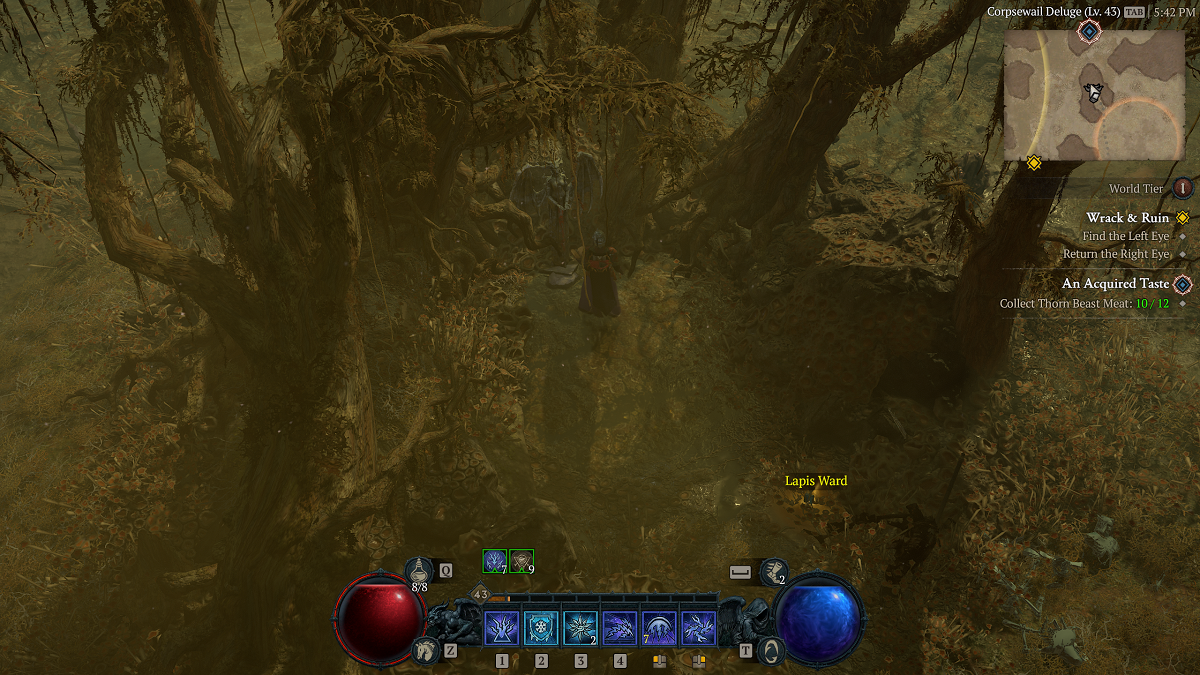The height and width of the screenshot is (675, 1200).
Task: Use the dome skill showing cooldown 7
Action: tap(659, 629)
